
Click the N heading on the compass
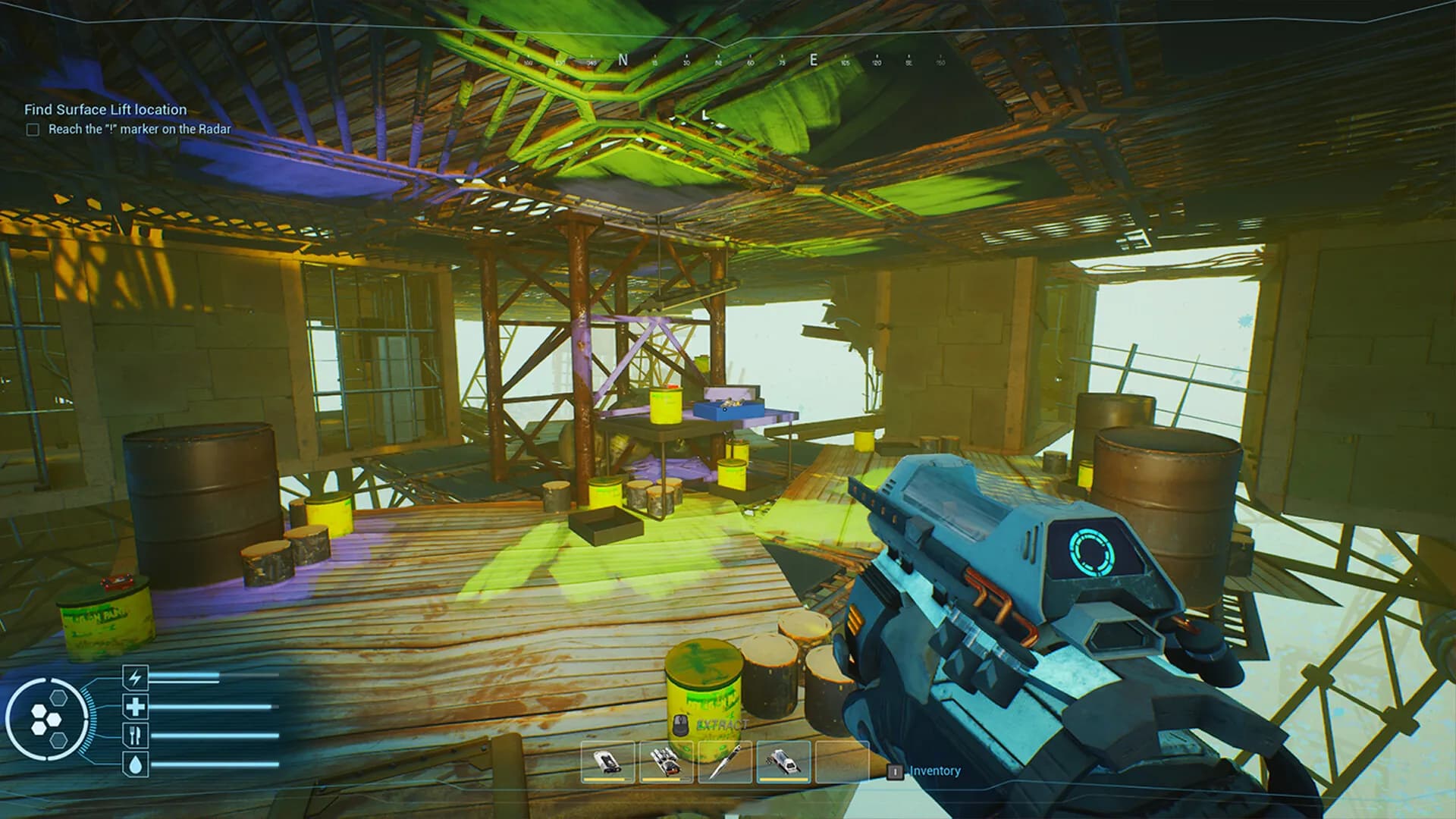[623, 60]
